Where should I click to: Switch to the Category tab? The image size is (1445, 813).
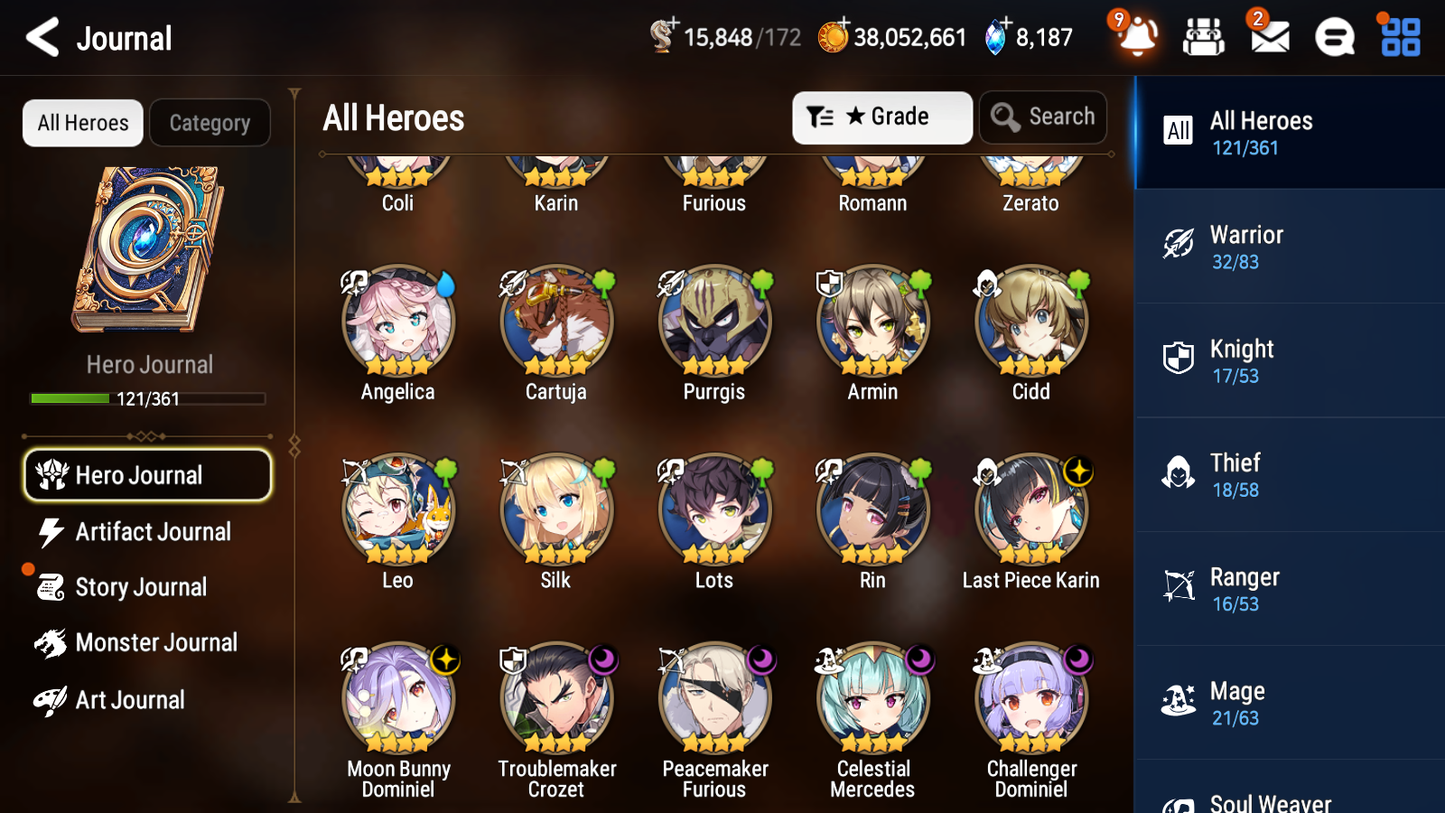(210, 122)
